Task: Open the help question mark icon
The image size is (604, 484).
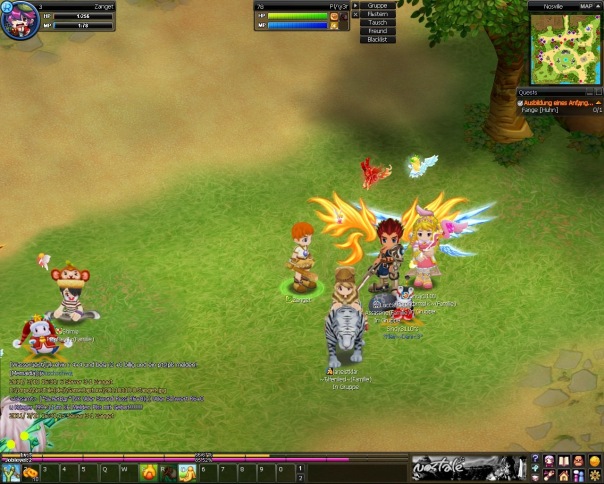Action: (x=536, y=459)
